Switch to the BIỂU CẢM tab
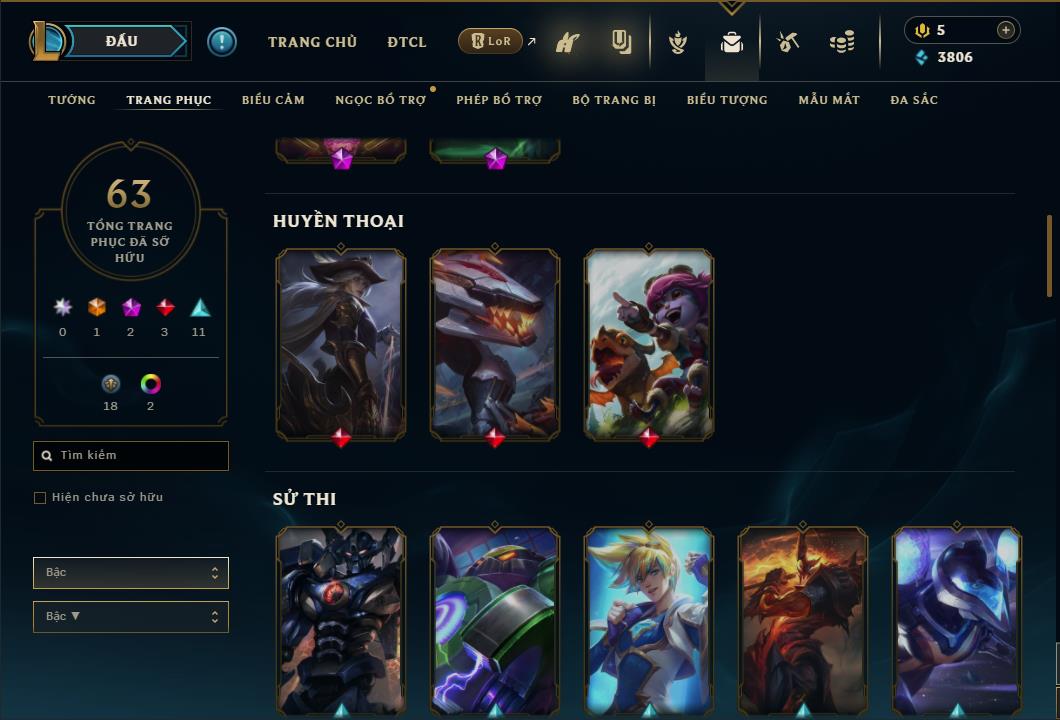The height and width of the screenshot is (720, 1060). [273, 100]
